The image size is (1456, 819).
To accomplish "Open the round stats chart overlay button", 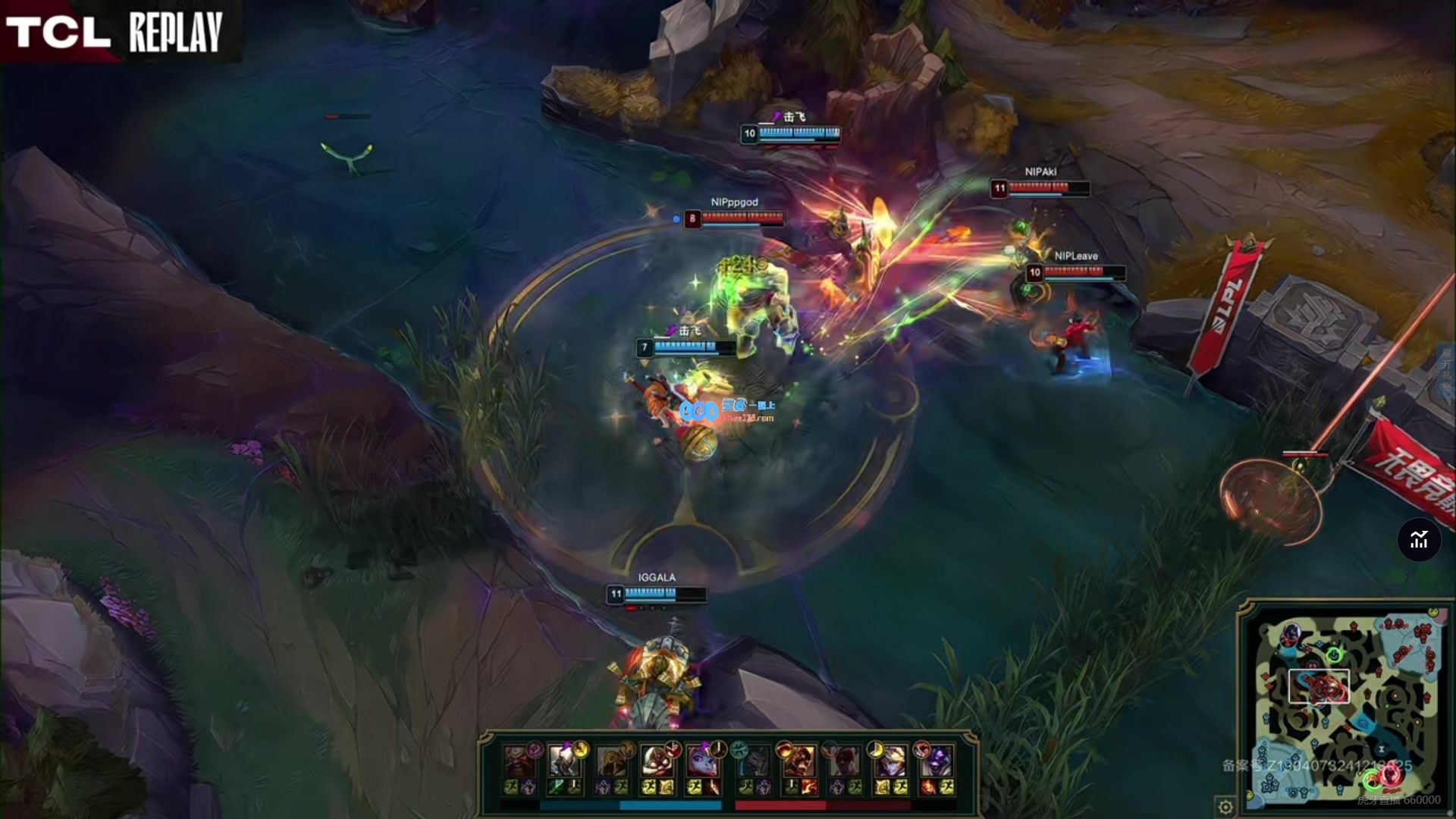I will click(x=1418, y=540).
